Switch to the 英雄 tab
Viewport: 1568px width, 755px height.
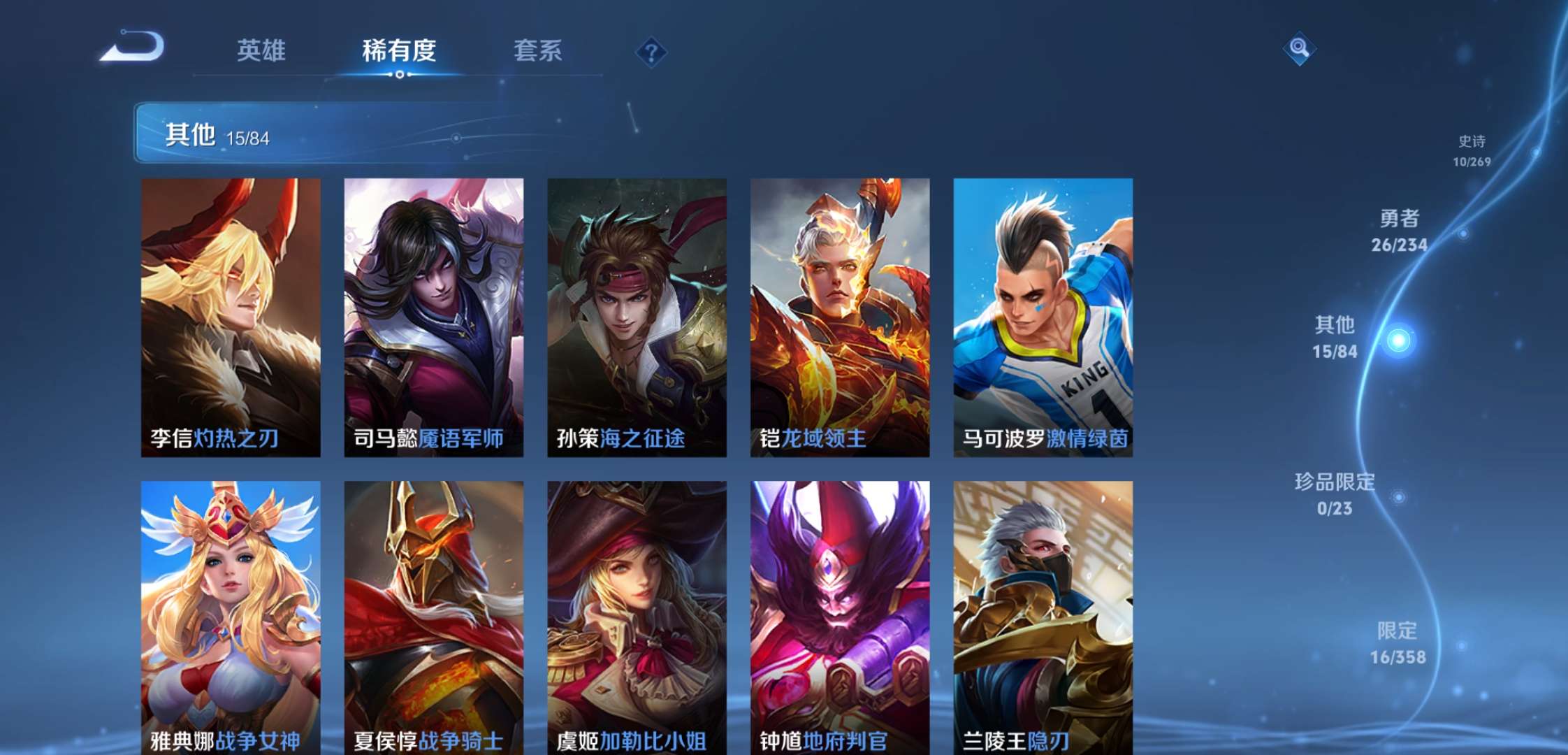(x=261, y=51)
